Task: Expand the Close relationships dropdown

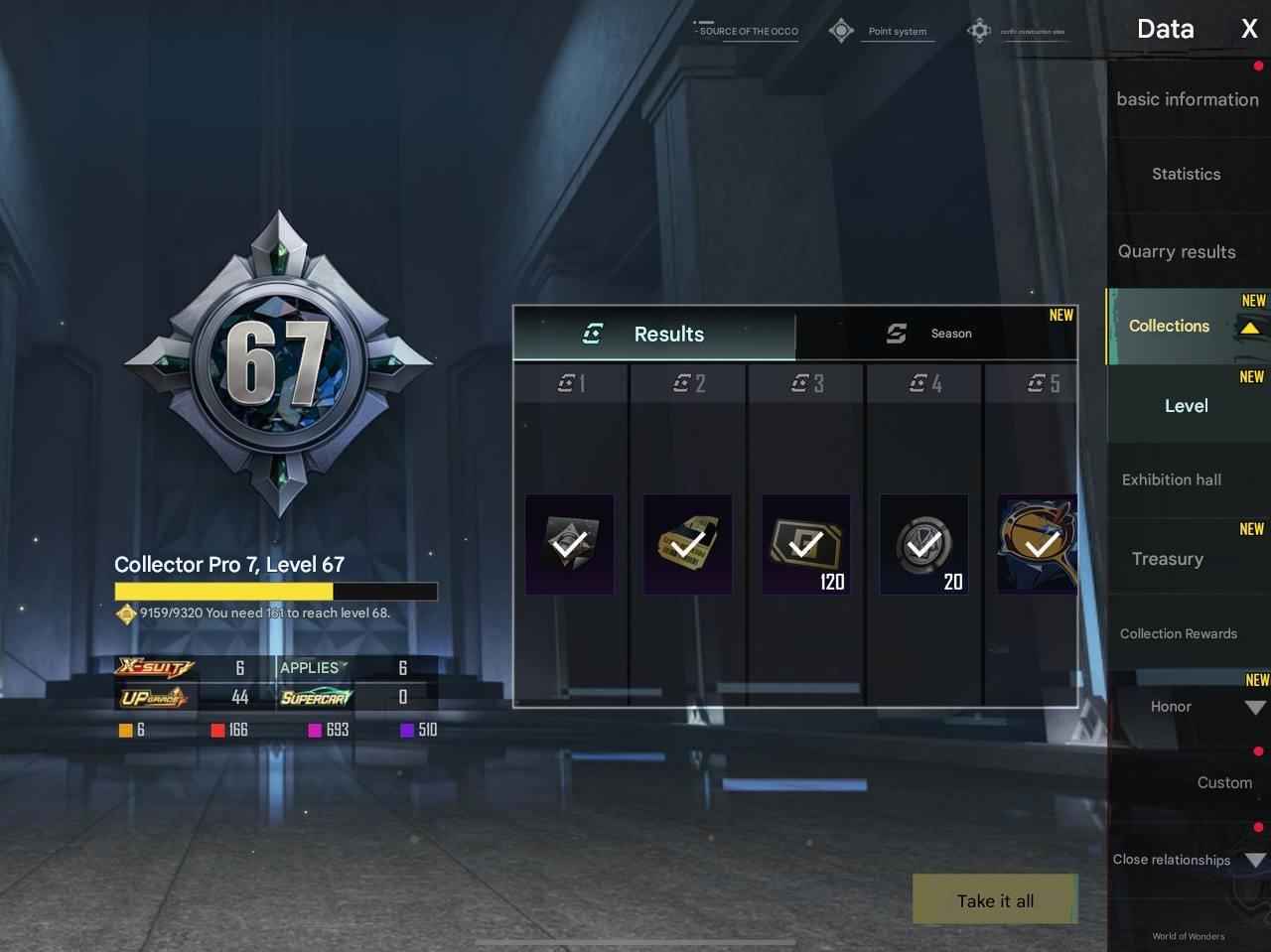Action: point(1254,860)
